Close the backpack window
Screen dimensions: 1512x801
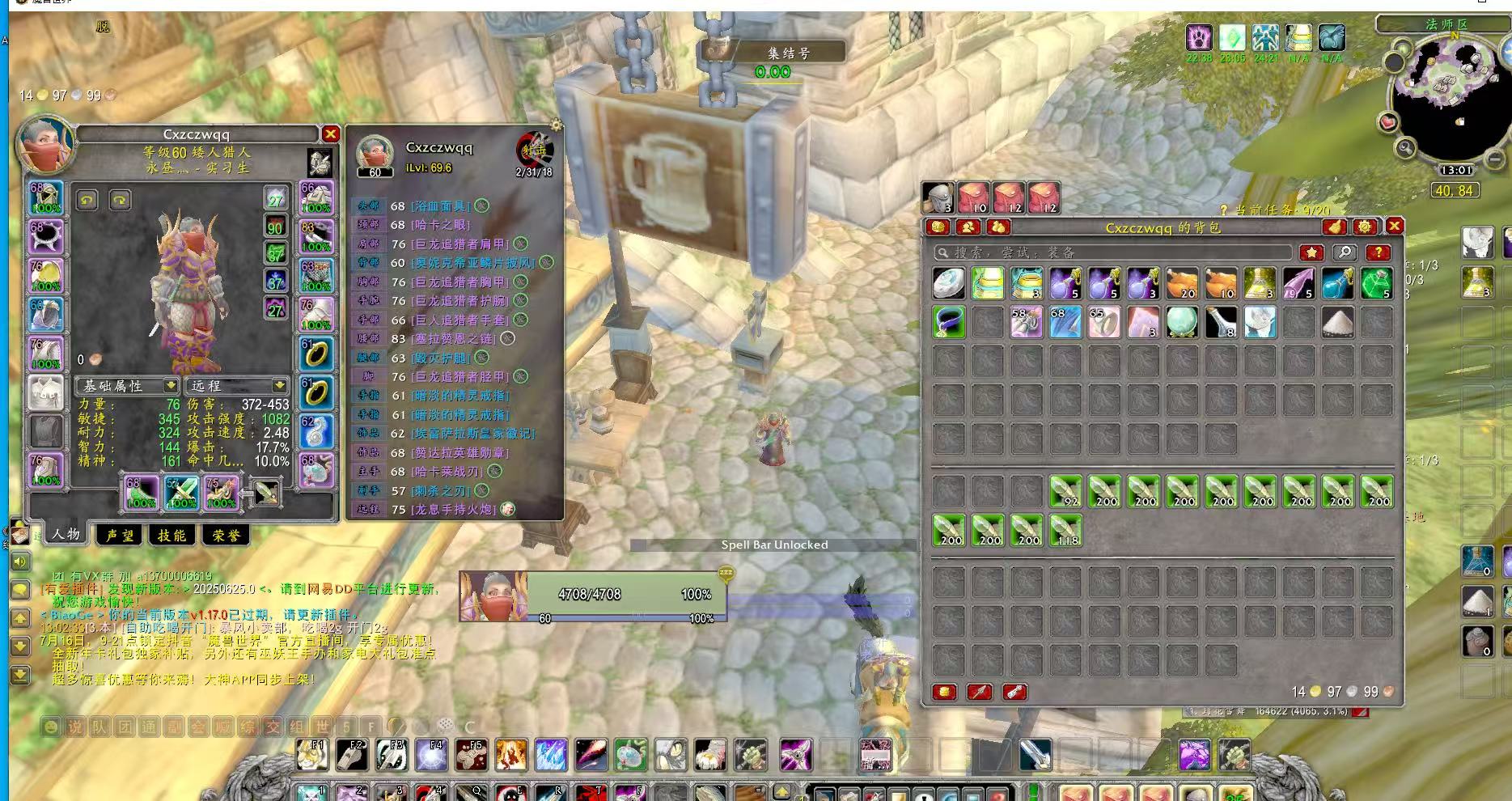pos(1394,227)
